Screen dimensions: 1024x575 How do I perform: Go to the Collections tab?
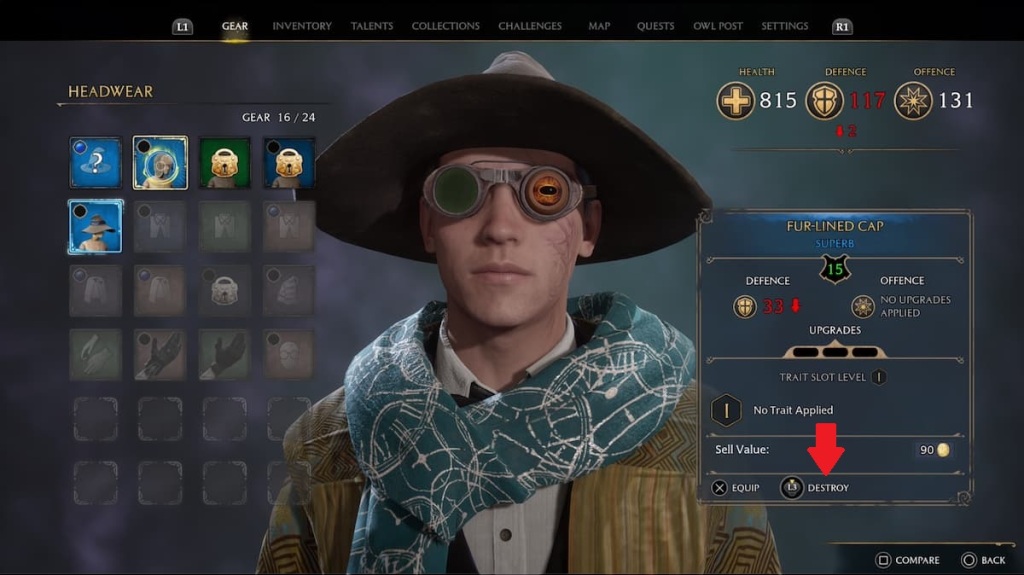[445, 26]
